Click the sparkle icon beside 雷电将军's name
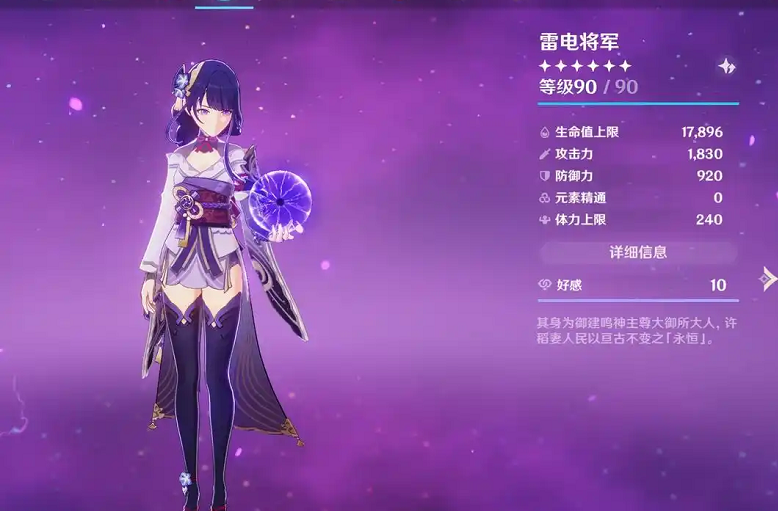 [x=726, y=66]
